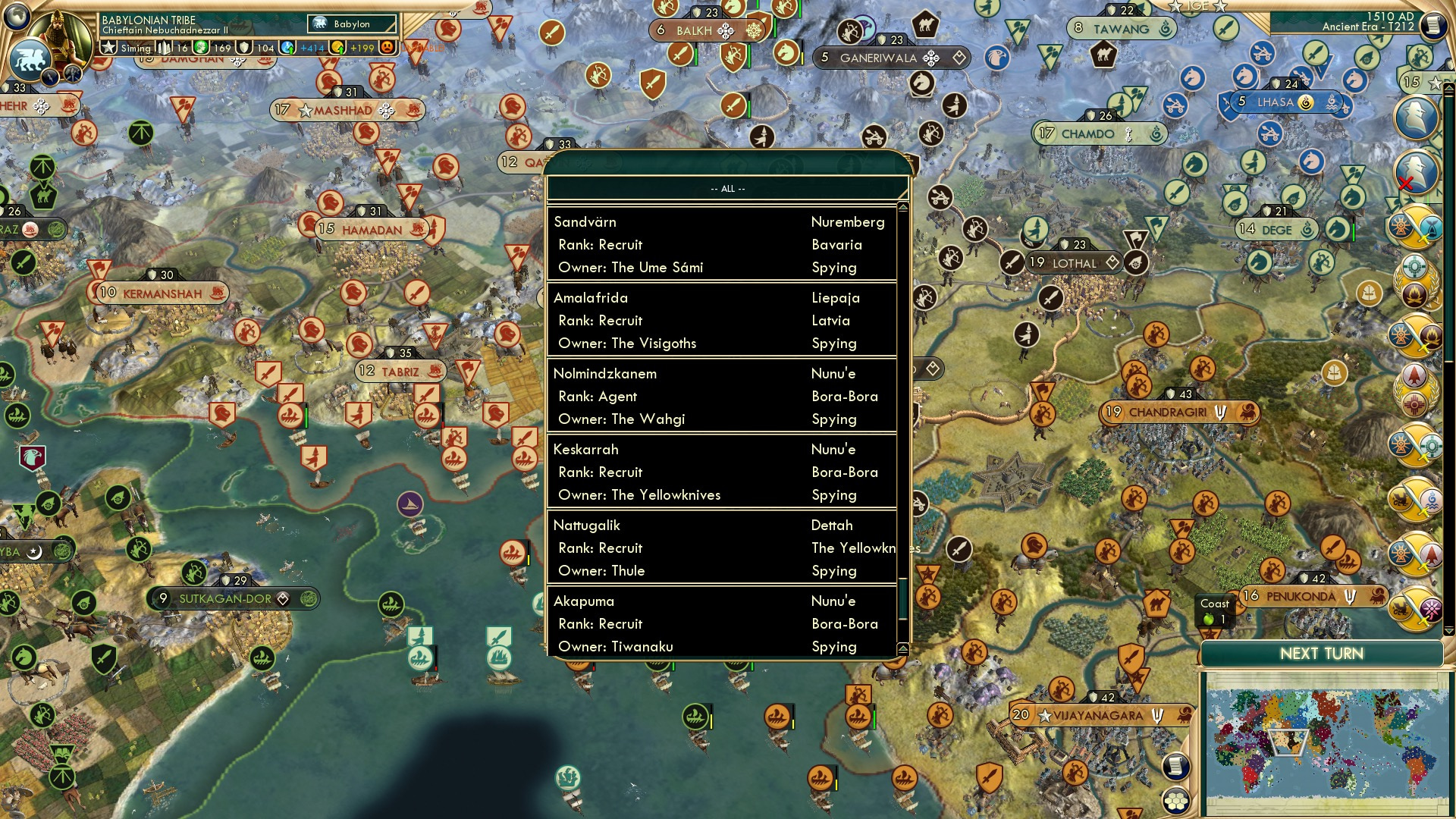1456x819 pixels.
Task: Click Vijayanagara city banner
Action: (1092, 714)
